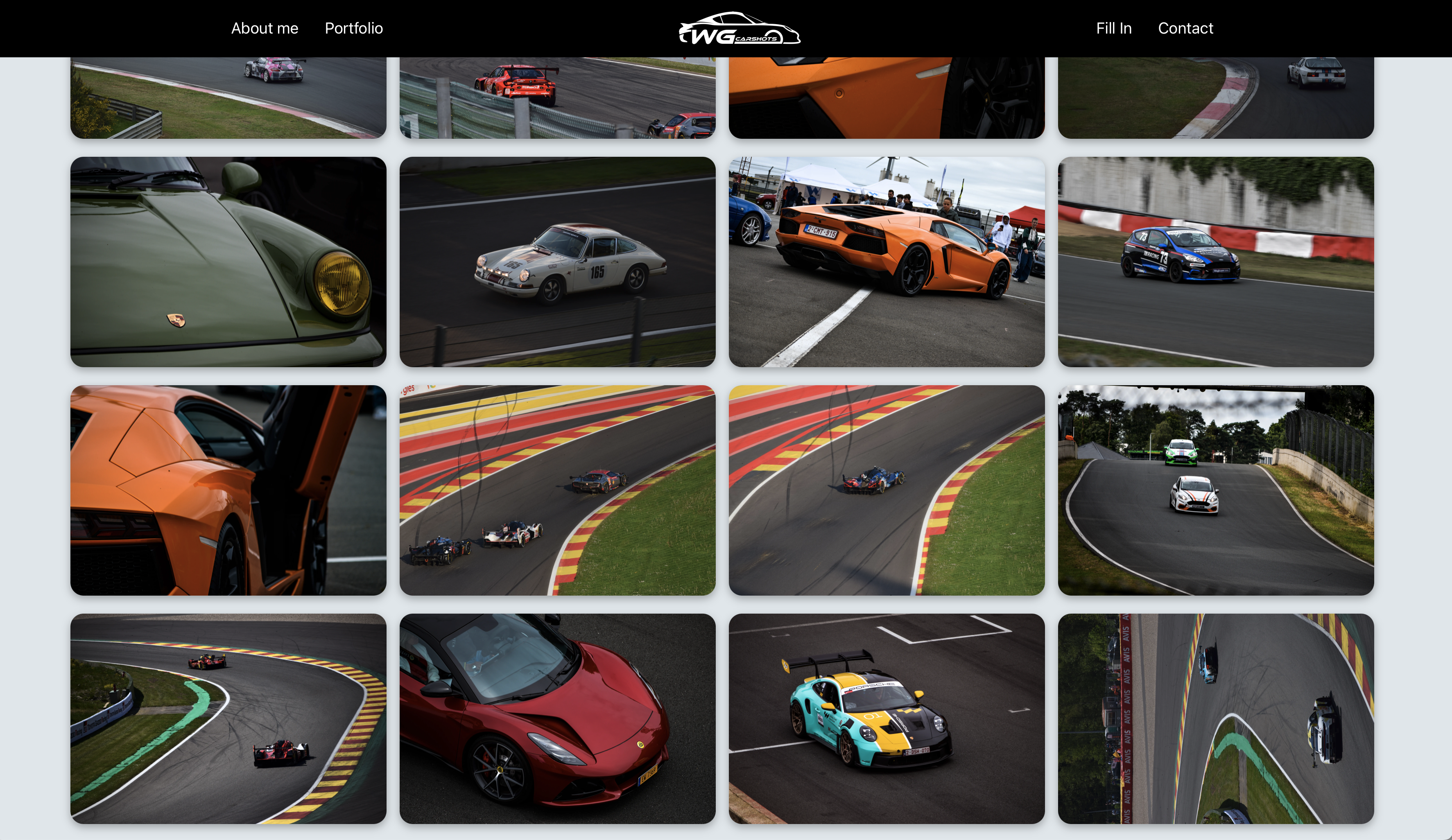
Task: Open the orange Lamborghini paddock photo
Action: [886, 262]
